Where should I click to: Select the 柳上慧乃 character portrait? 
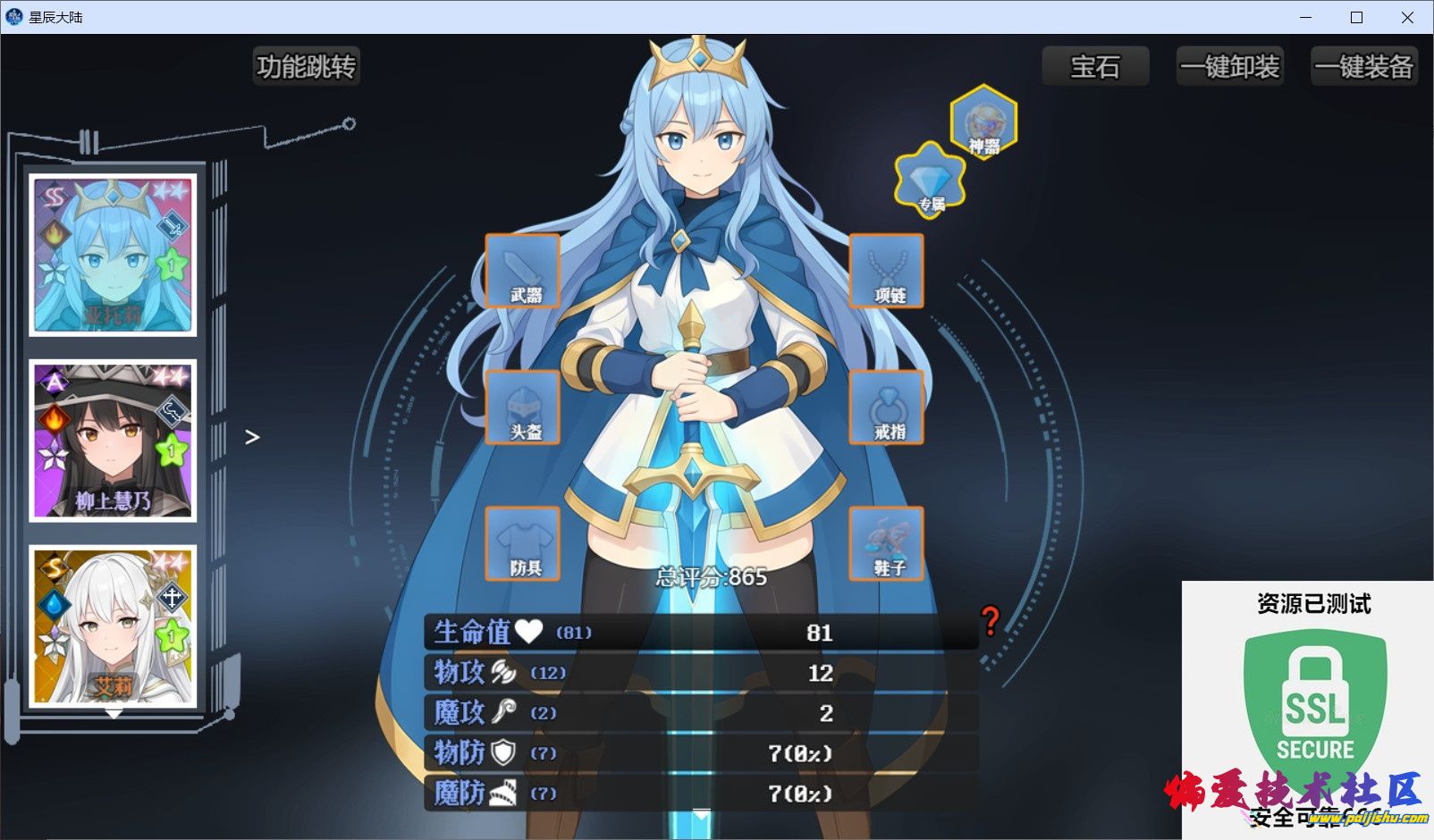point(111,440)
